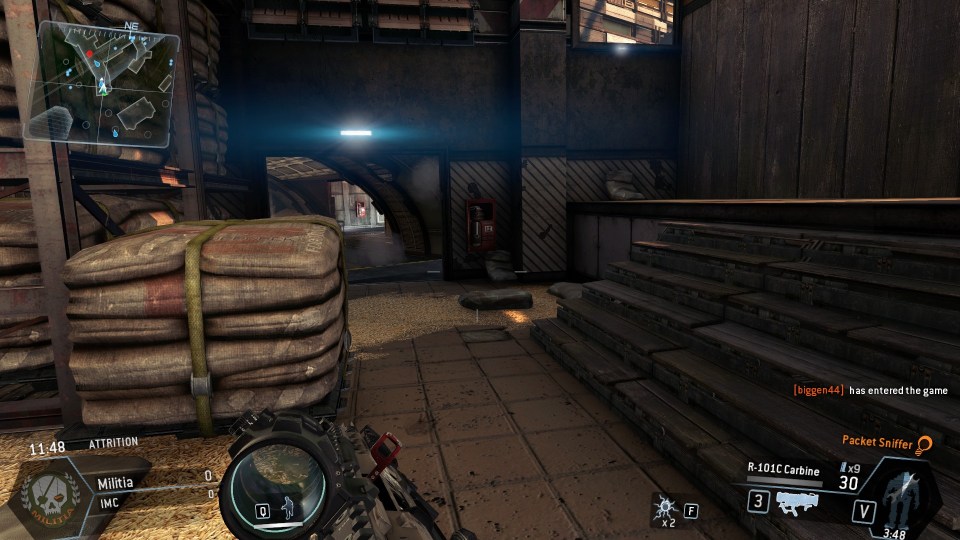960x540 pixels.
Task: Select the Packet Sniffer burn card icon
Action: click(926, 441)
